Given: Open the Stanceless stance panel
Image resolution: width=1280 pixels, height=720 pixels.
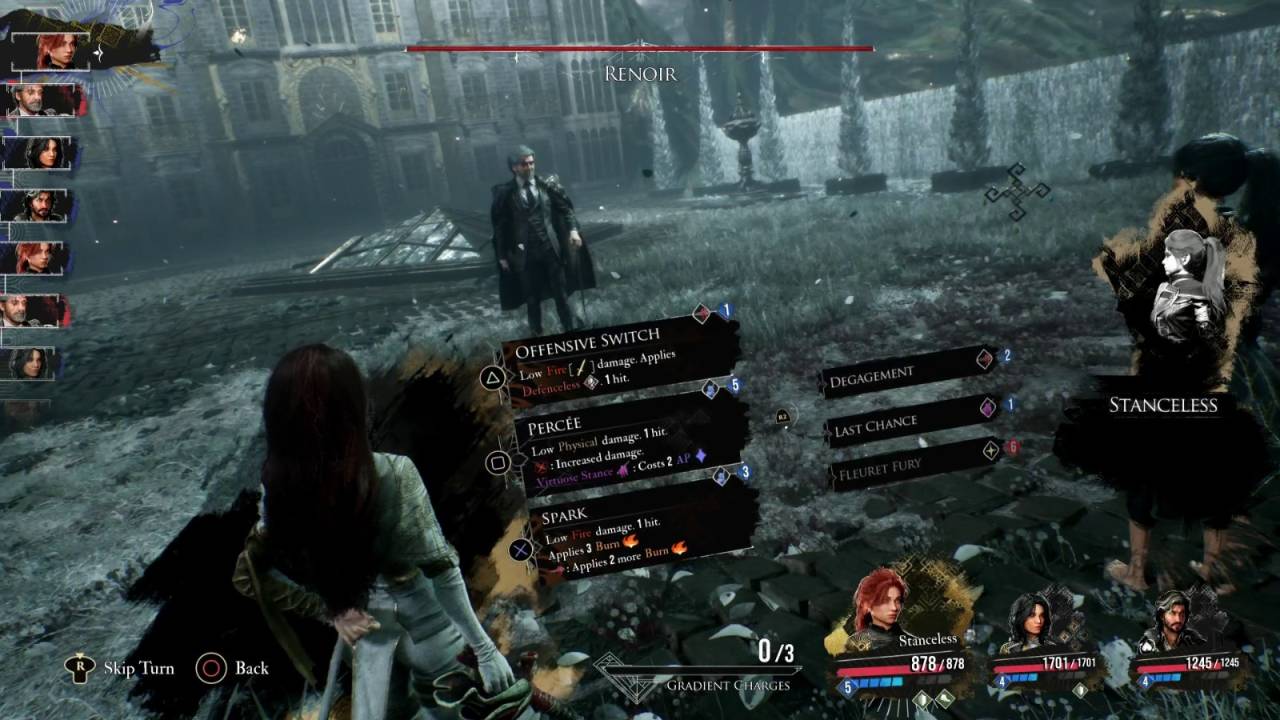Looking at the screenshot, I should [1163, 404].
